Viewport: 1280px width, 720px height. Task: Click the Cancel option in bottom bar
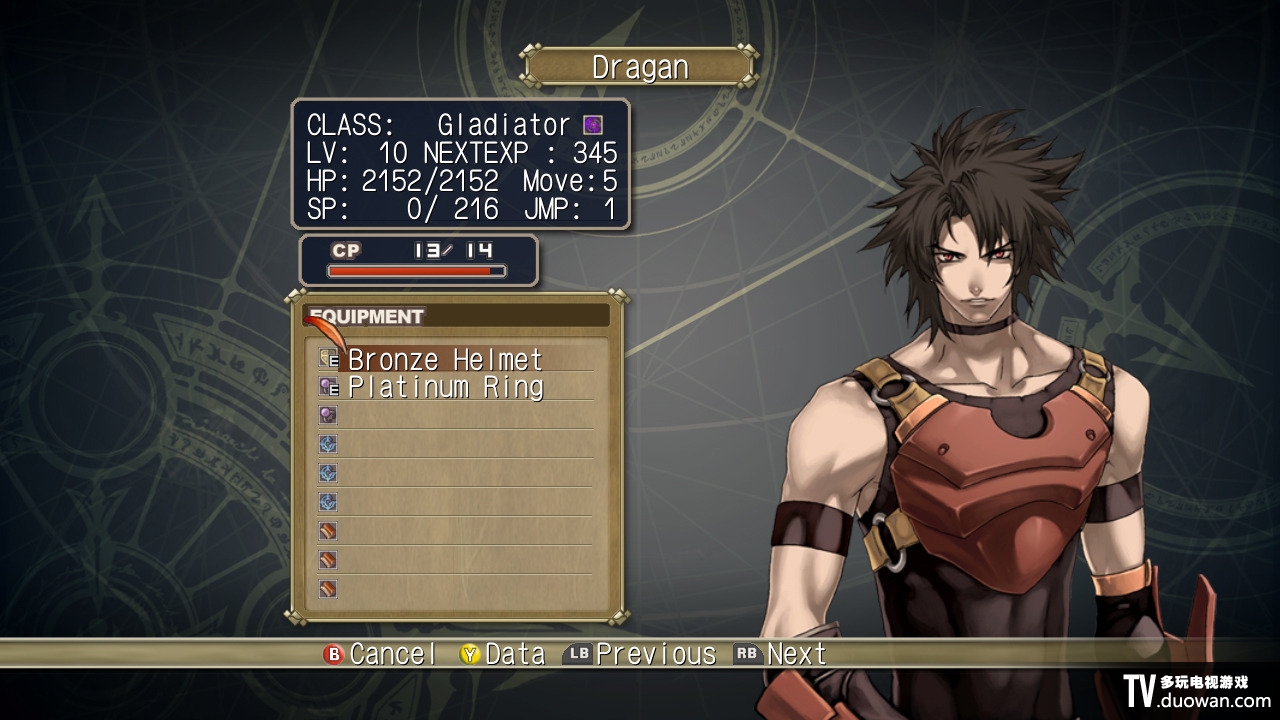380,654
